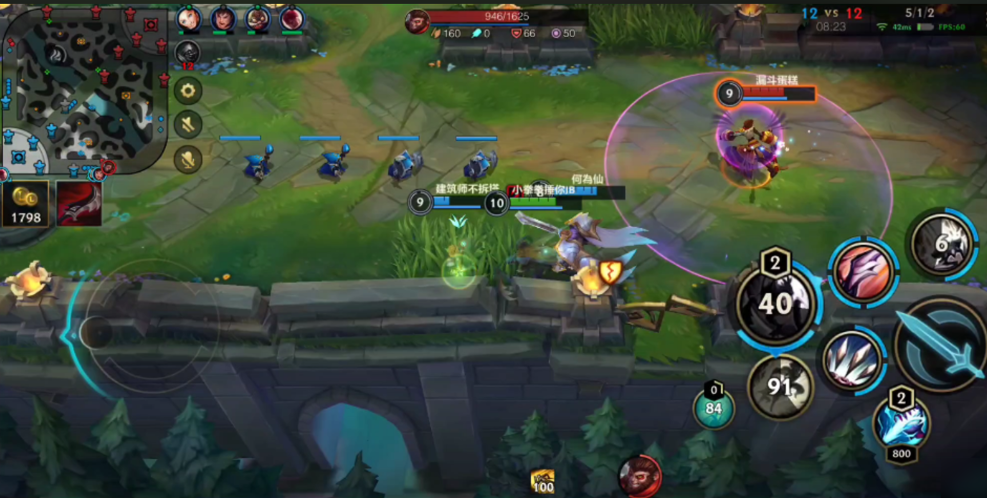Viewport: 987px width, 498px height.
Task: Activate the ultimate ability showing 6 cooldown
Action: 942,243
